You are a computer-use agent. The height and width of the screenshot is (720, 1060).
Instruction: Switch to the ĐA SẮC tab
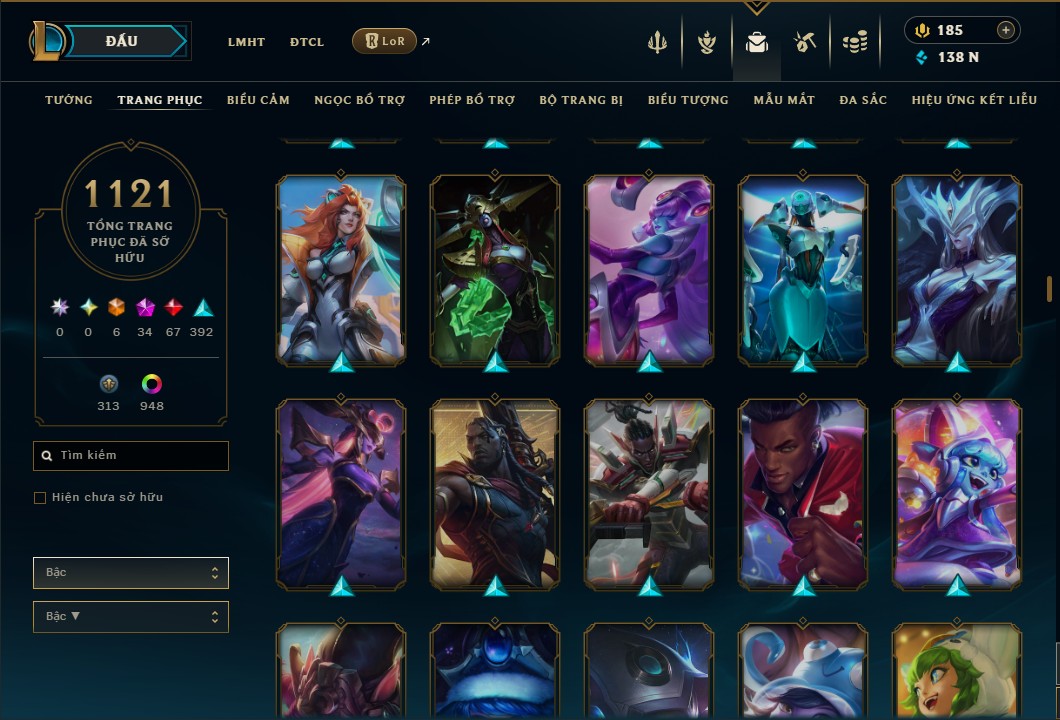(x=863, y=100)
